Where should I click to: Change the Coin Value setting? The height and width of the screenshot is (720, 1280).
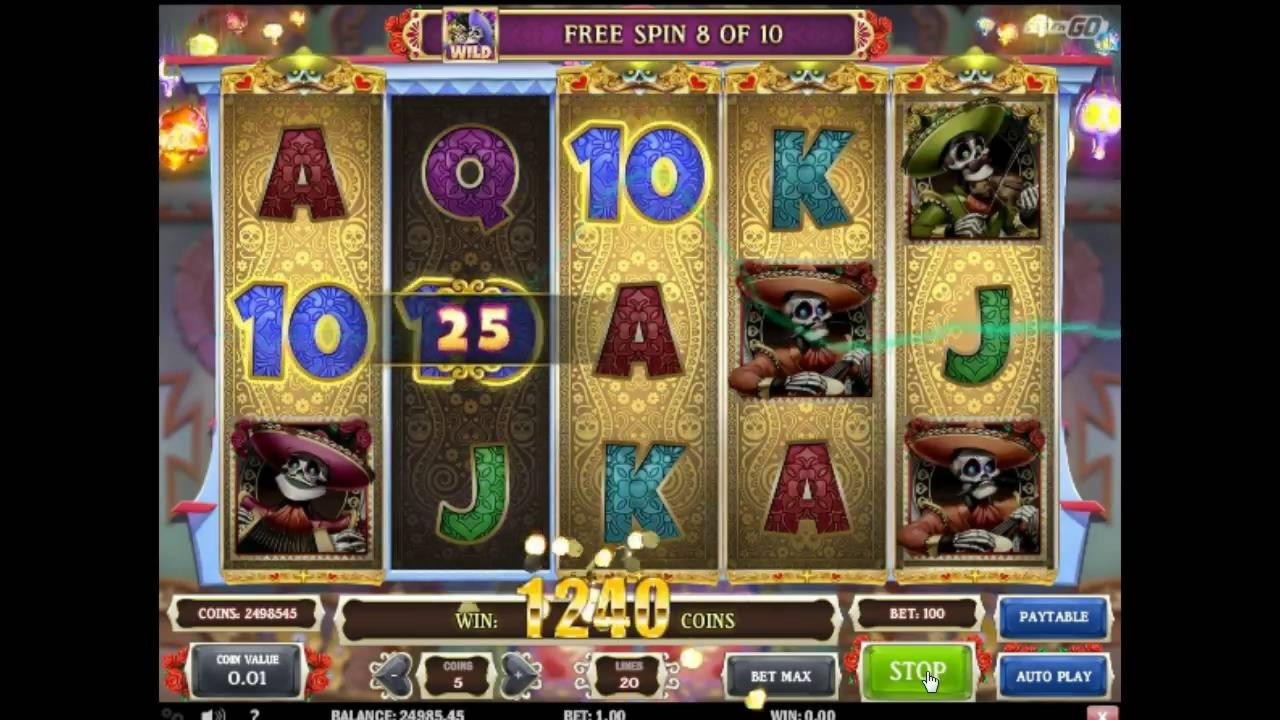(x=247, y=670)
